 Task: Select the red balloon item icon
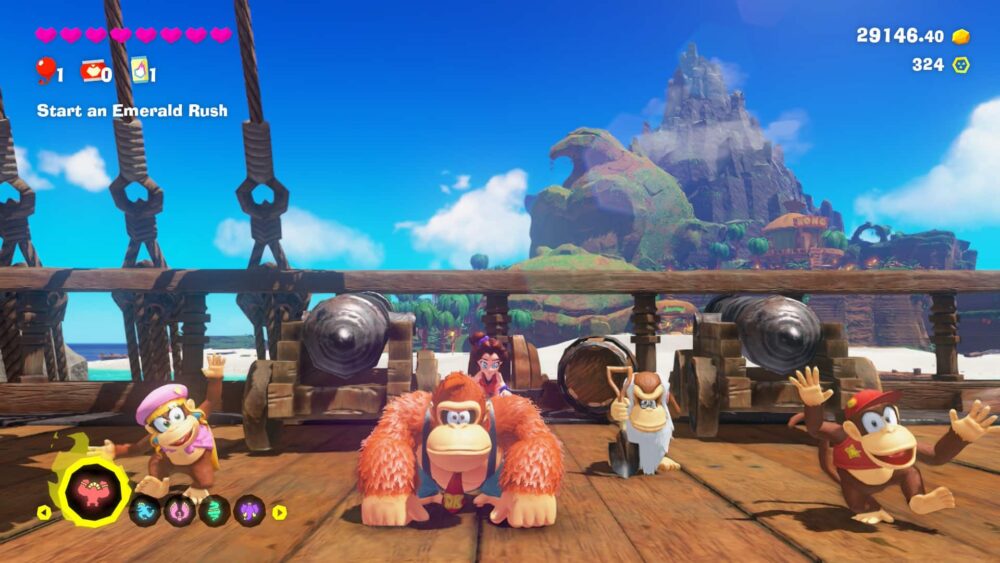tap(45, 69)
